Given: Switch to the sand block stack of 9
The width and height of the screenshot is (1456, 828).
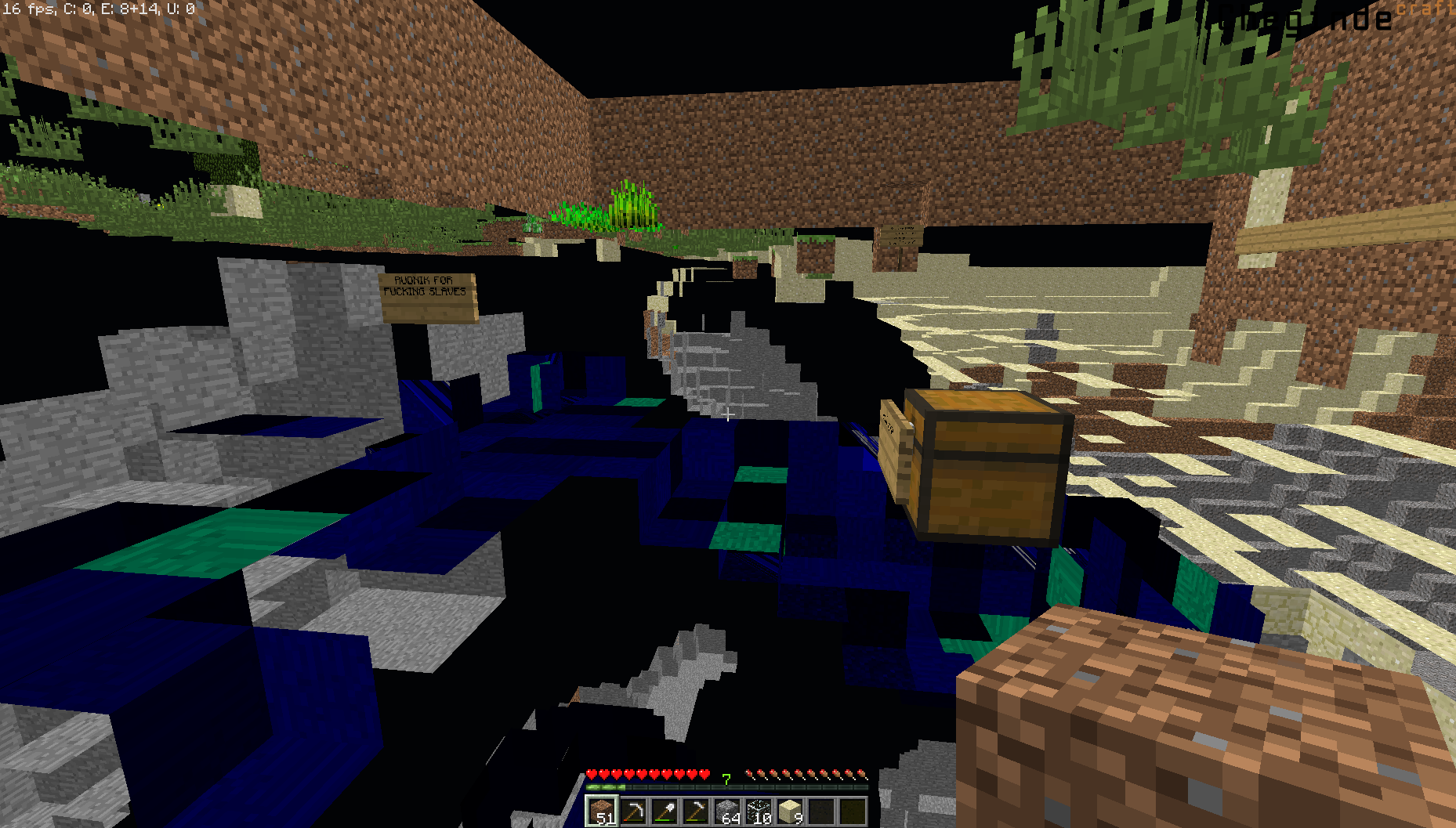Looking at the screenshot, I should [x=790, y=812].
